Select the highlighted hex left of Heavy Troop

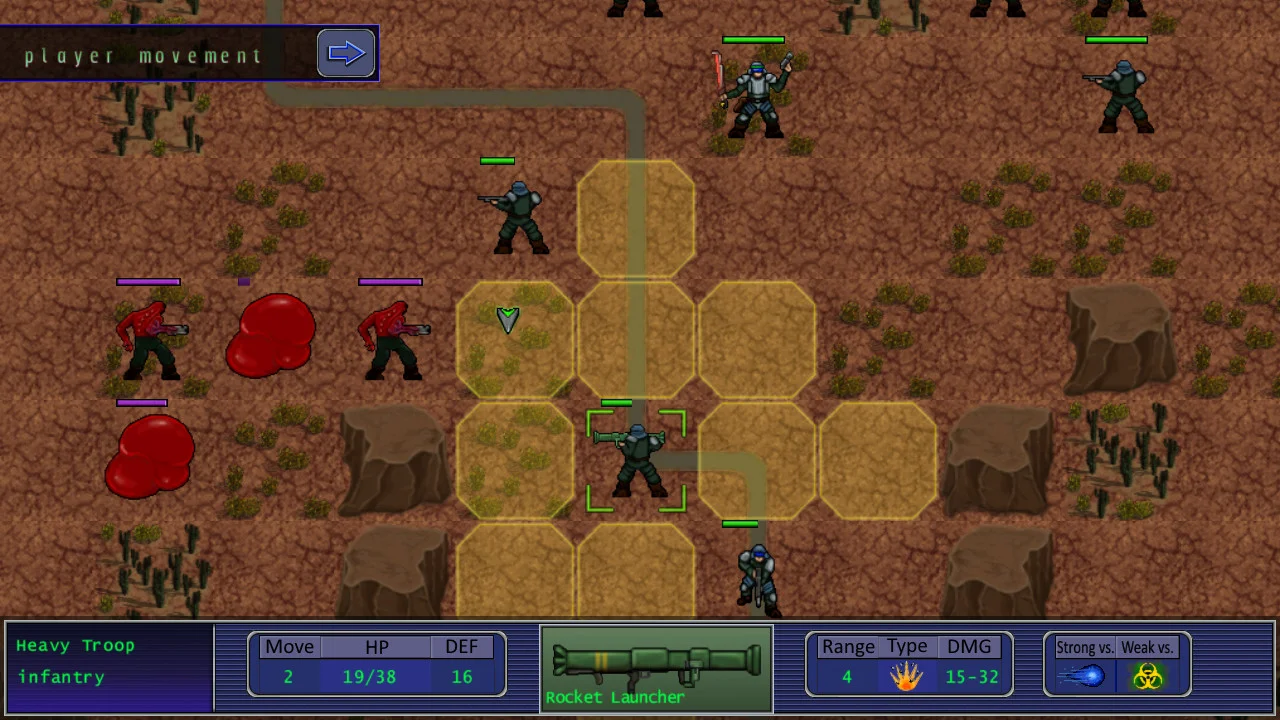click(x=515, y=462)
